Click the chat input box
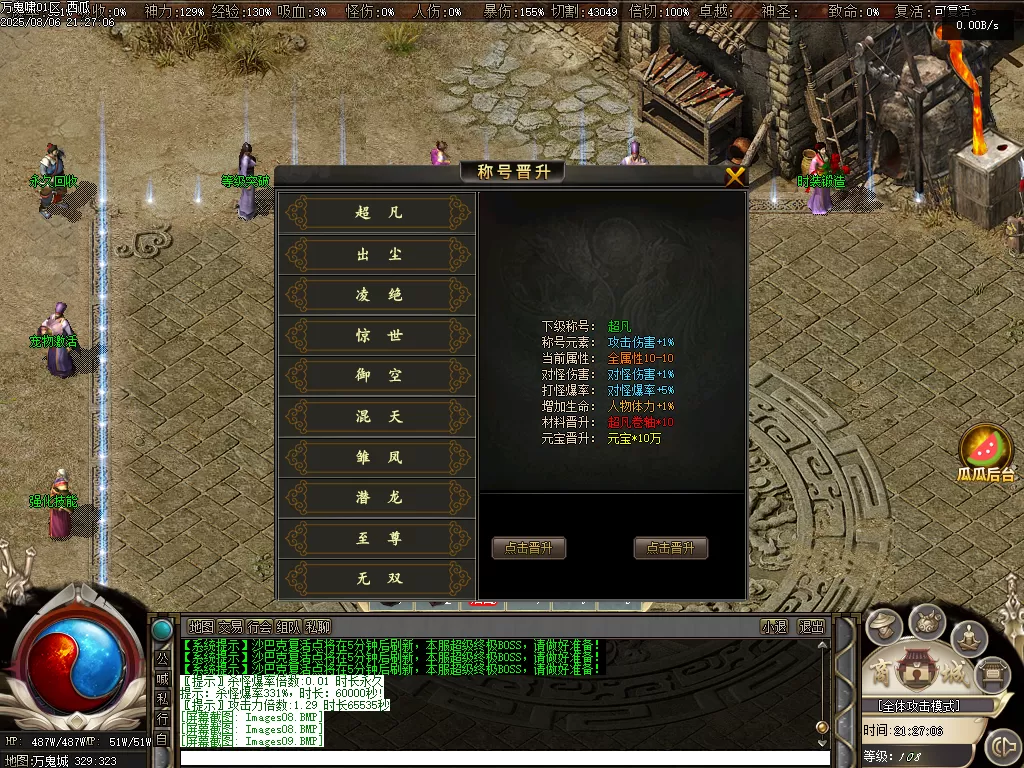 [x=500, y=757]
